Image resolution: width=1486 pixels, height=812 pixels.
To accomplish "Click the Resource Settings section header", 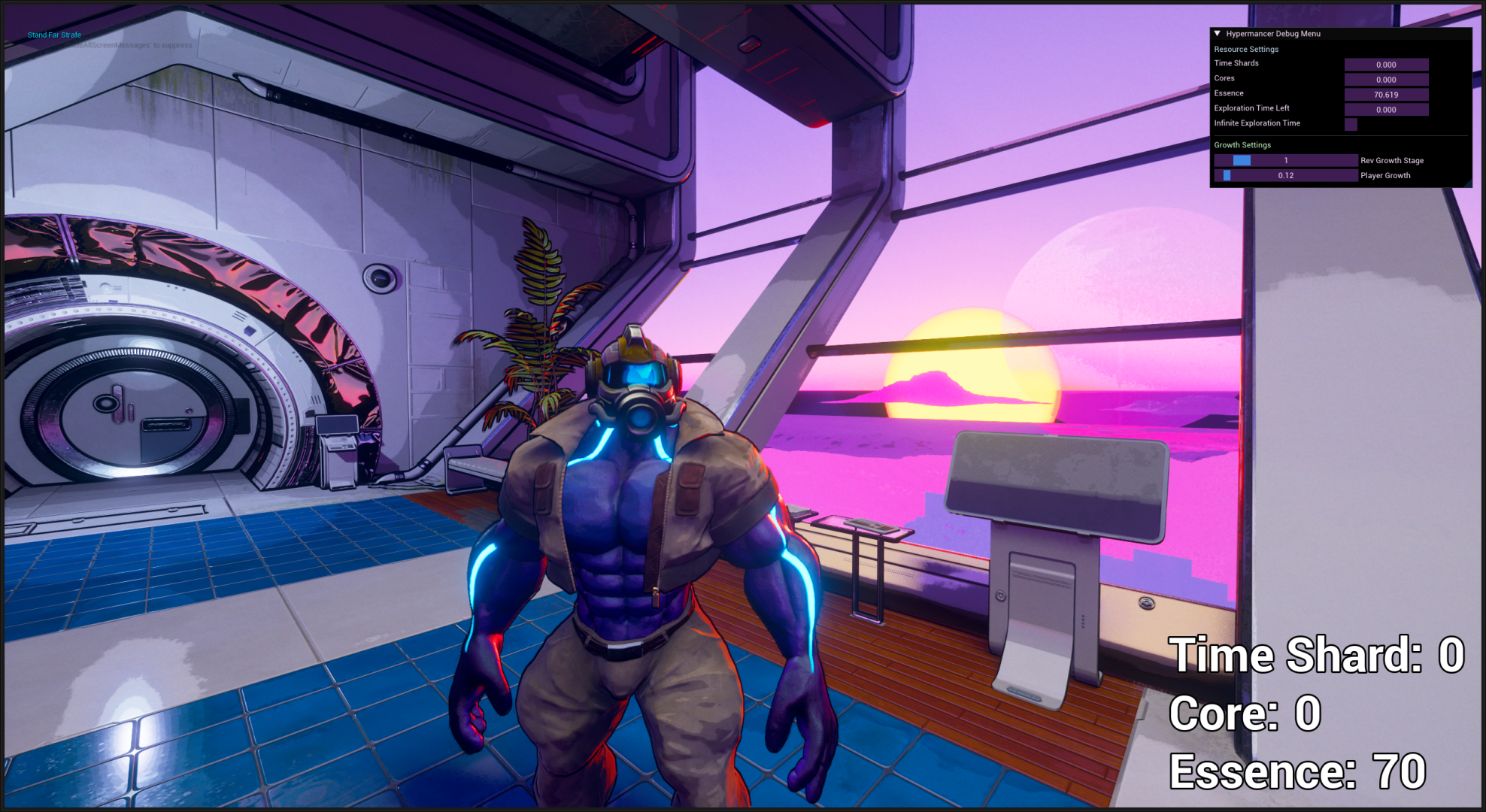I will [x=1245, y=49].
